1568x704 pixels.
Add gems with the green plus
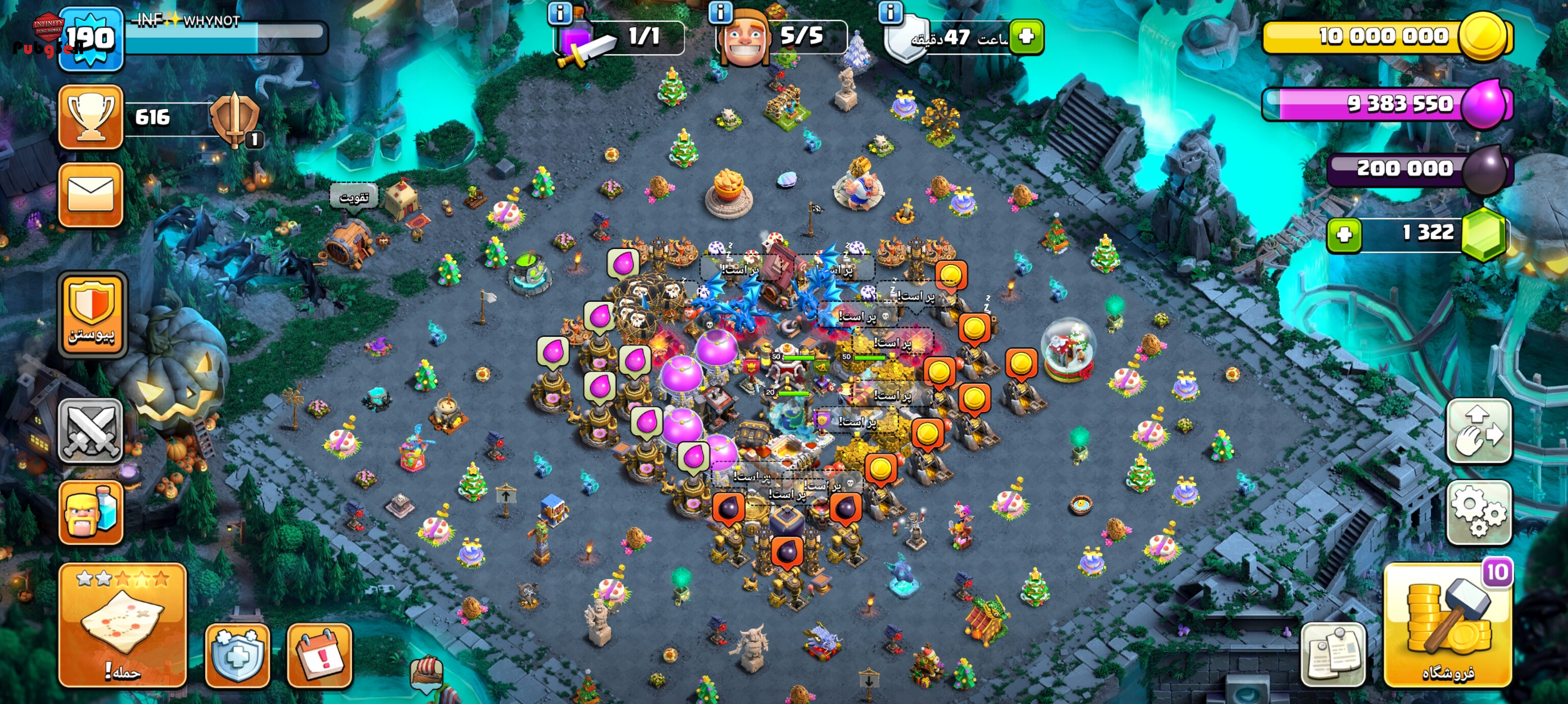click(1344, 235)
